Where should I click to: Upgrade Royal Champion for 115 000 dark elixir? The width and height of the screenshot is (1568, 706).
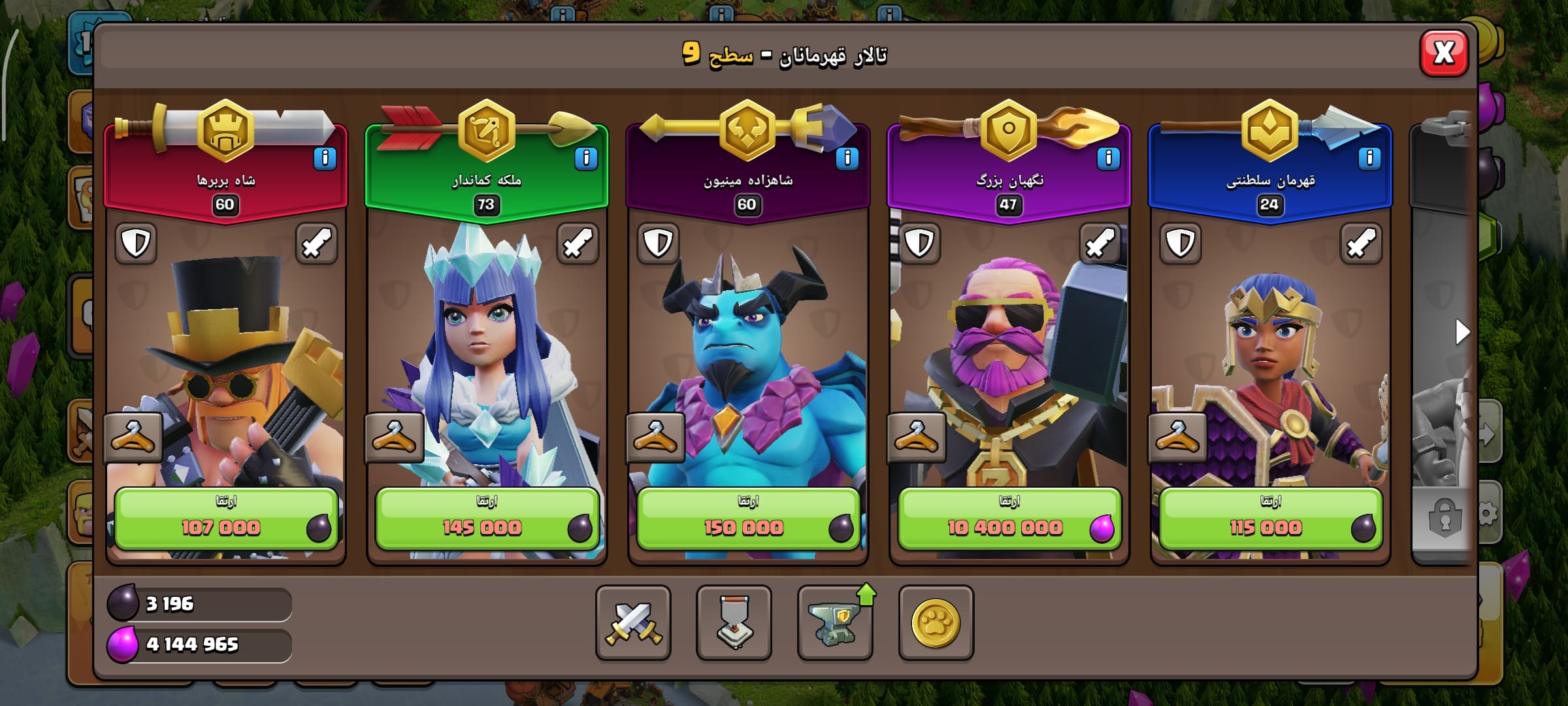(x=1270, y=518)
